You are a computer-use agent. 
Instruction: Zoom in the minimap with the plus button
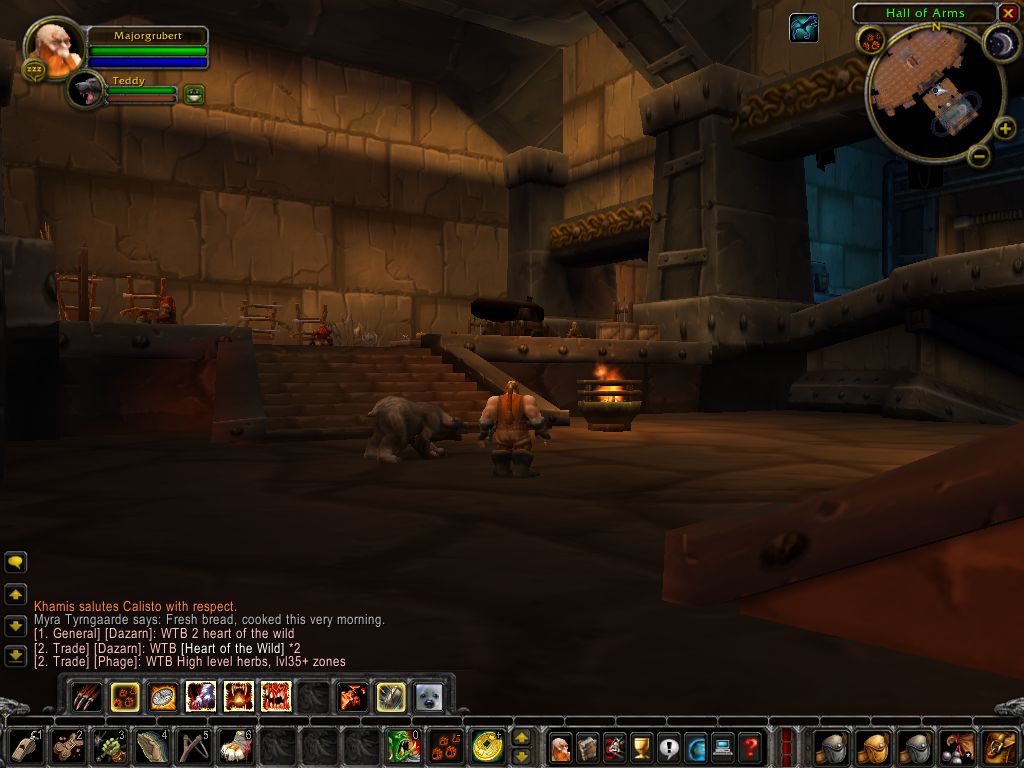click(x=1005, y=129)
